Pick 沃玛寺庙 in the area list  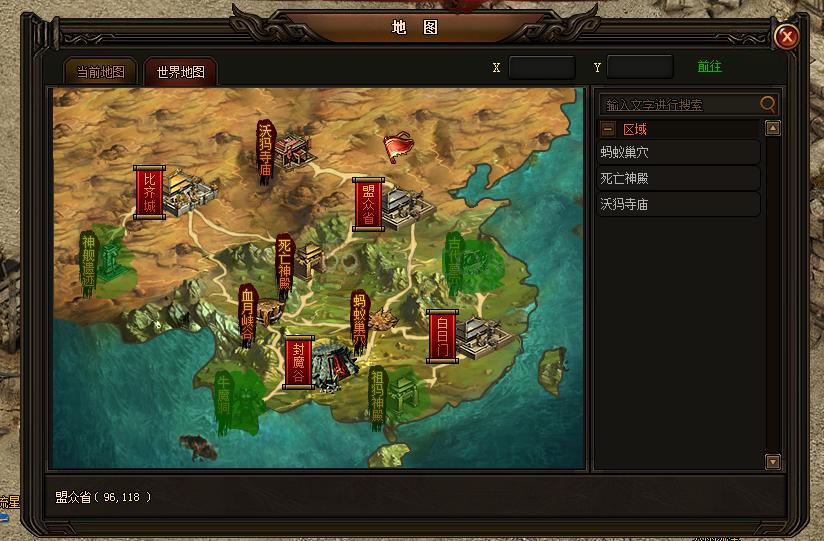coord(679,204)
